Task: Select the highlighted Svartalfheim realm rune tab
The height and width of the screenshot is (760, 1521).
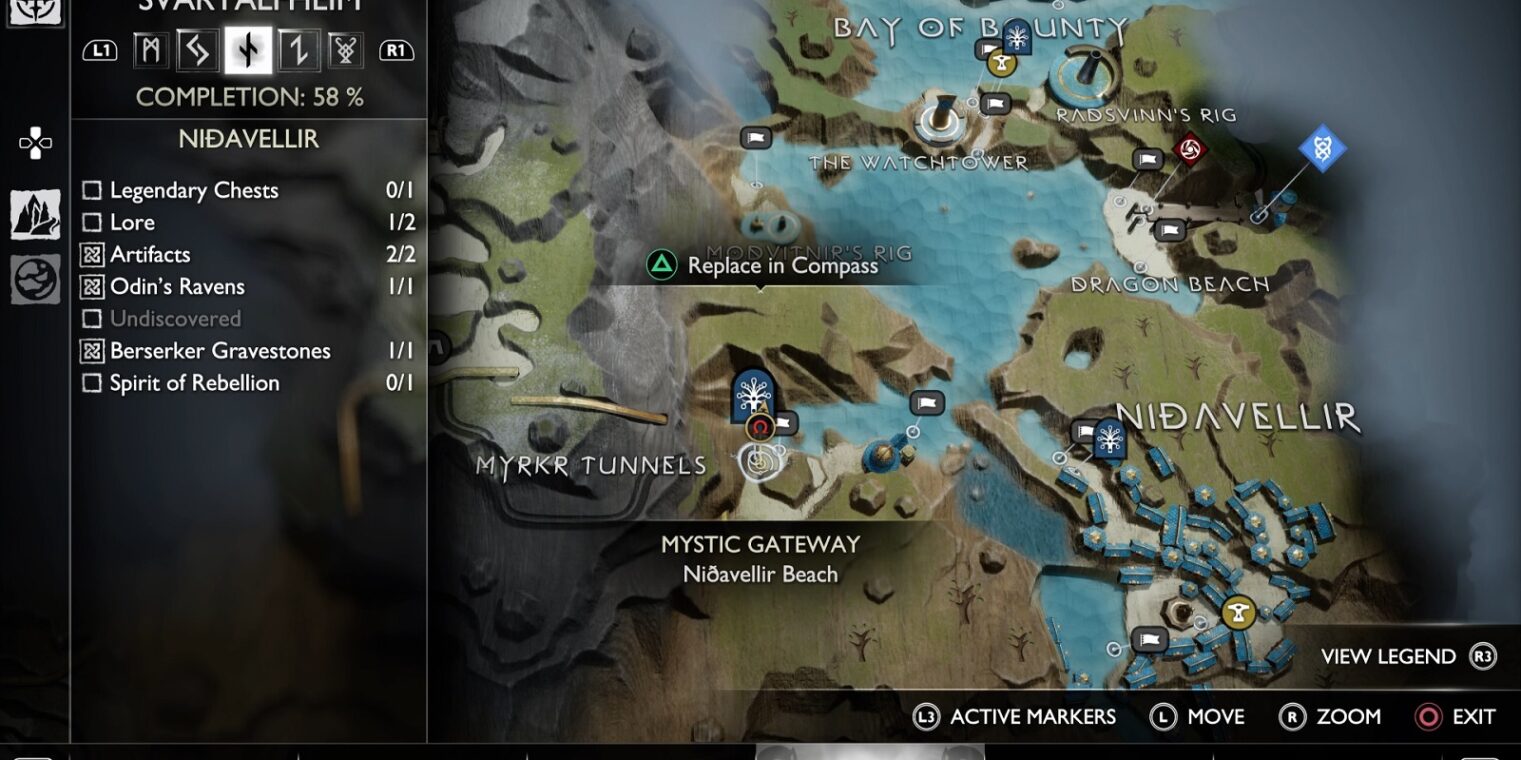Action: click(248, 49)
